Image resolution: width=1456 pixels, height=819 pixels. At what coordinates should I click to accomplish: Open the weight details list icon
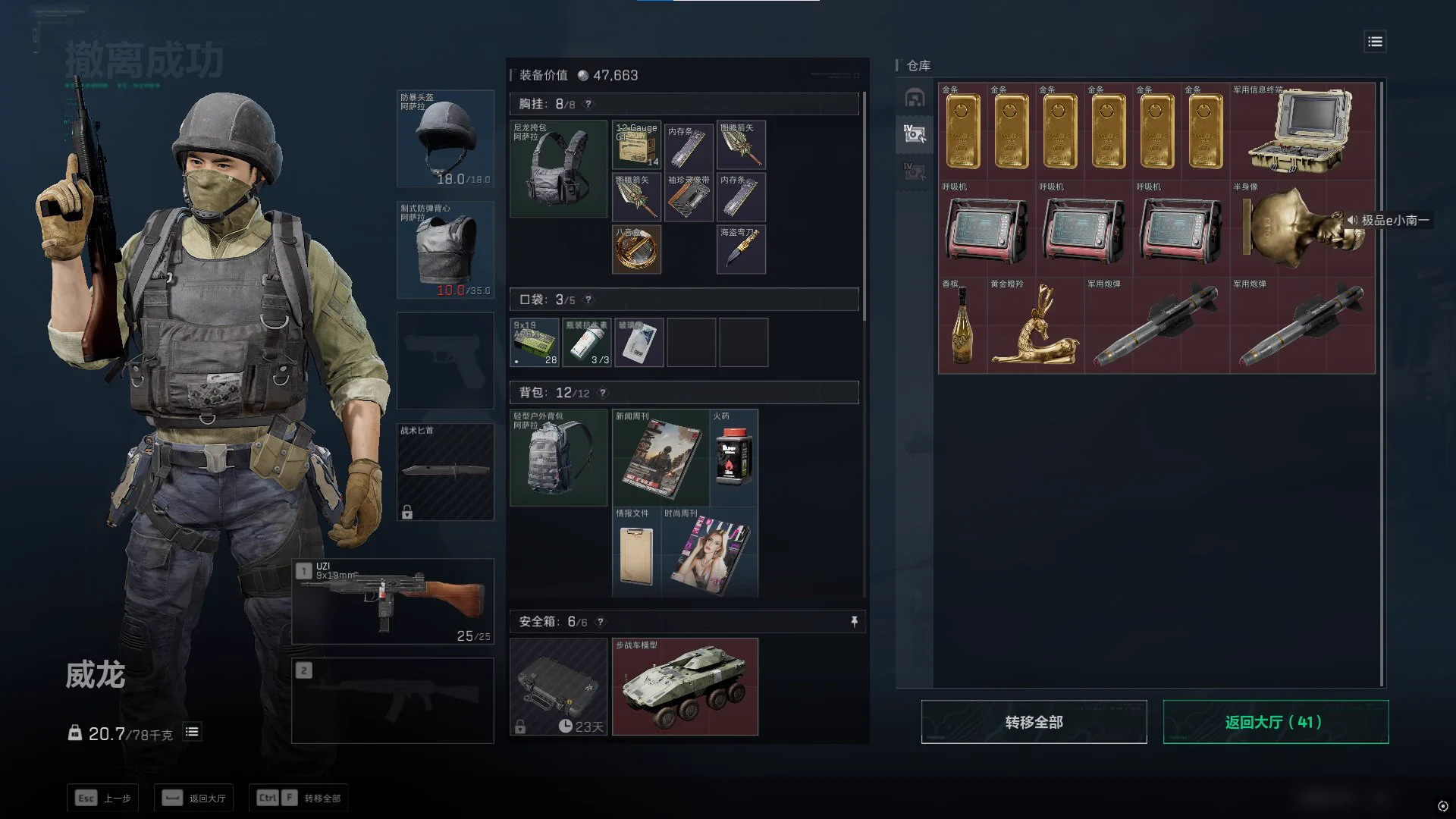tap(192, 732)
